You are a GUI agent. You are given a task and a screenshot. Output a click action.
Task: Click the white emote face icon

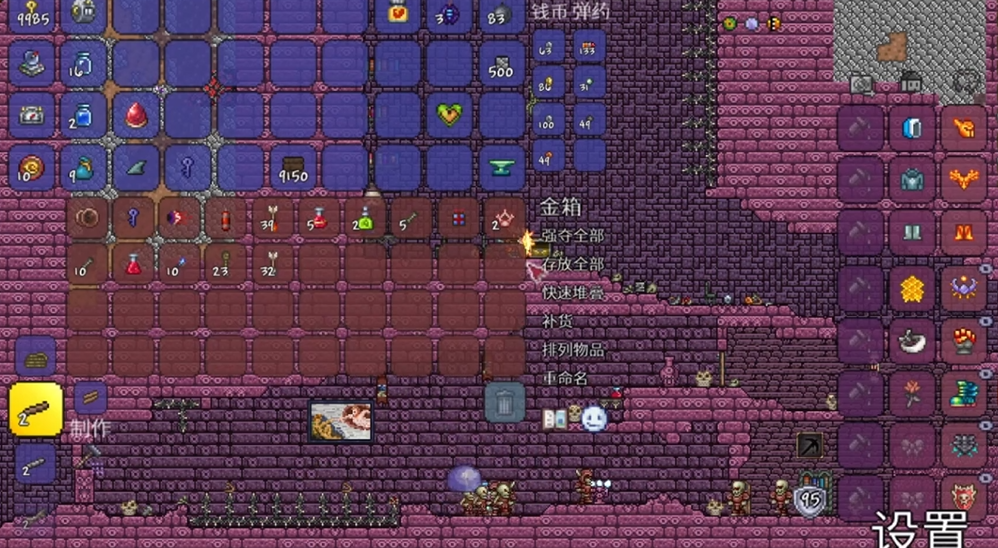(594, 418)
